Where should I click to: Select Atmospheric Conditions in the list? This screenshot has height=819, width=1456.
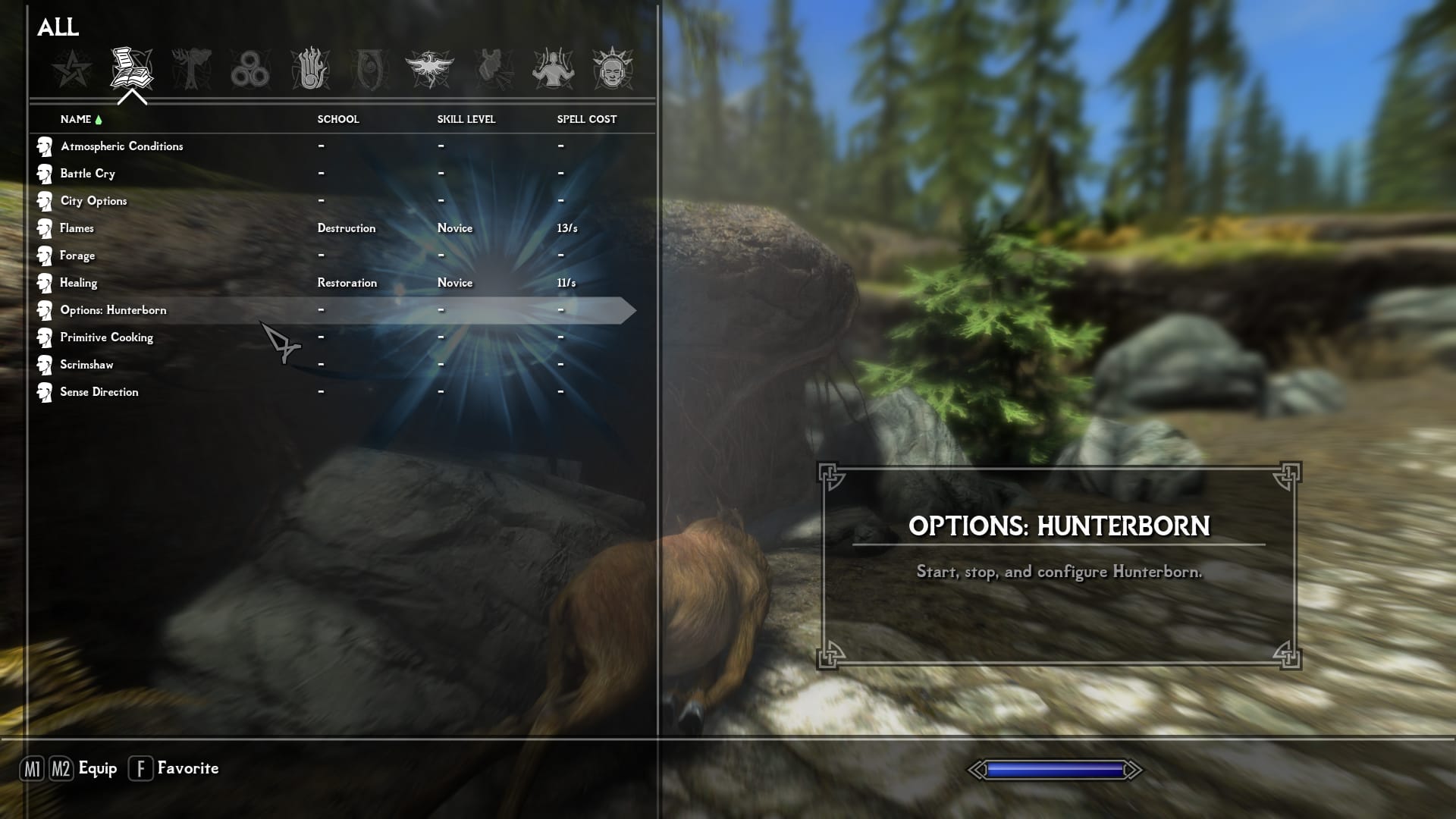tap(121, 146)
